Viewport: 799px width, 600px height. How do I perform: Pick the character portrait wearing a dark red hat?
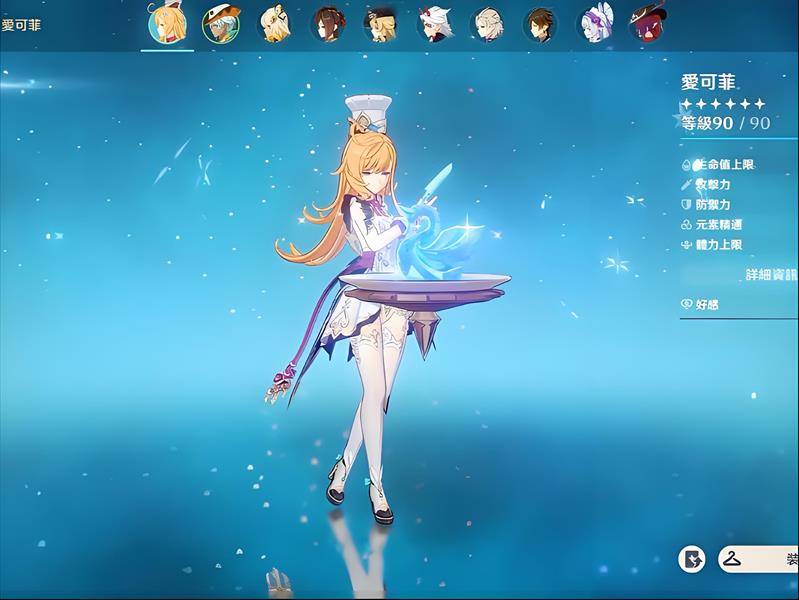click(x=645, y=24)
